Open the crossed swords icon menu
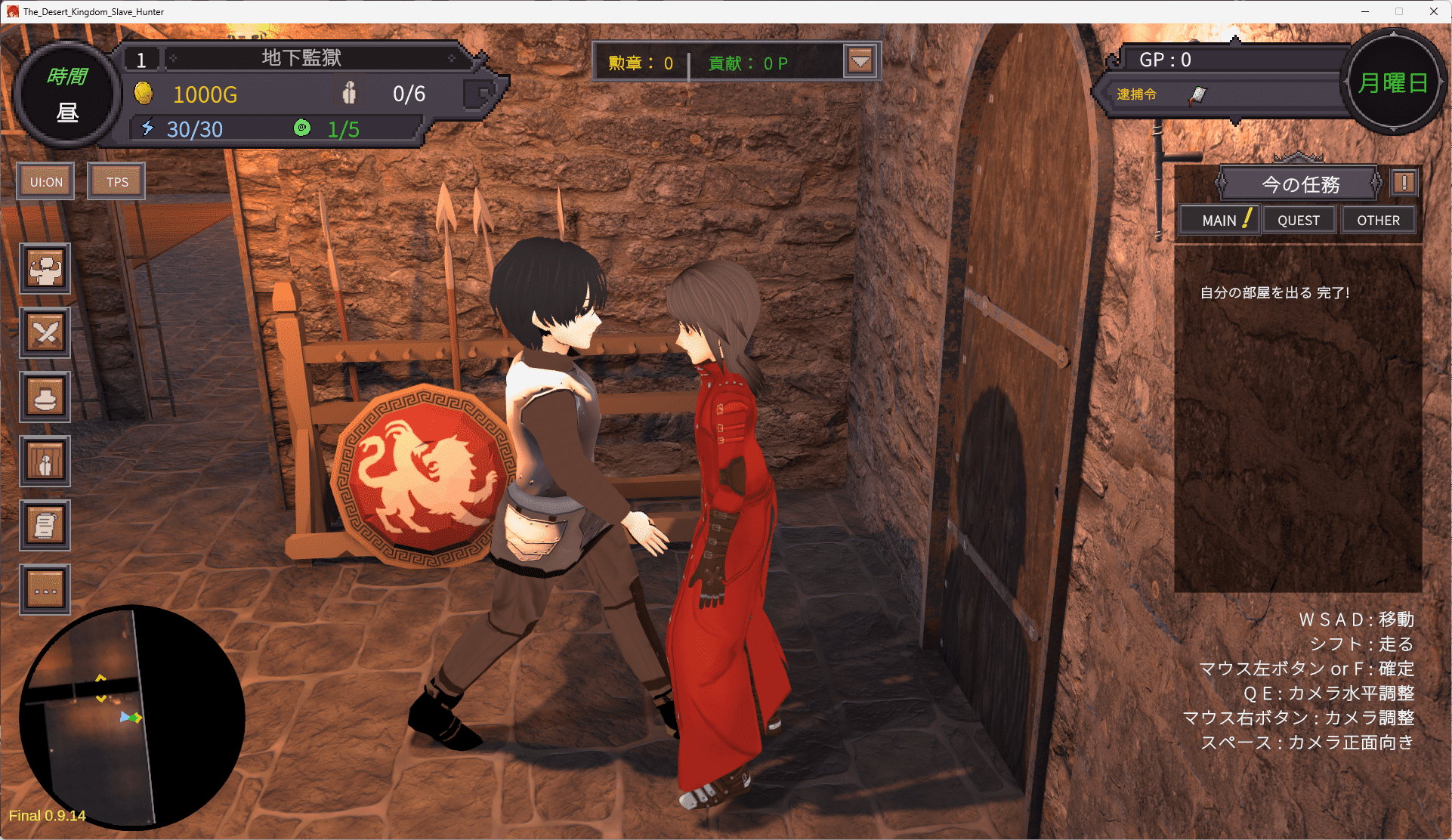 pyautogui.click(x=45, y=333)
